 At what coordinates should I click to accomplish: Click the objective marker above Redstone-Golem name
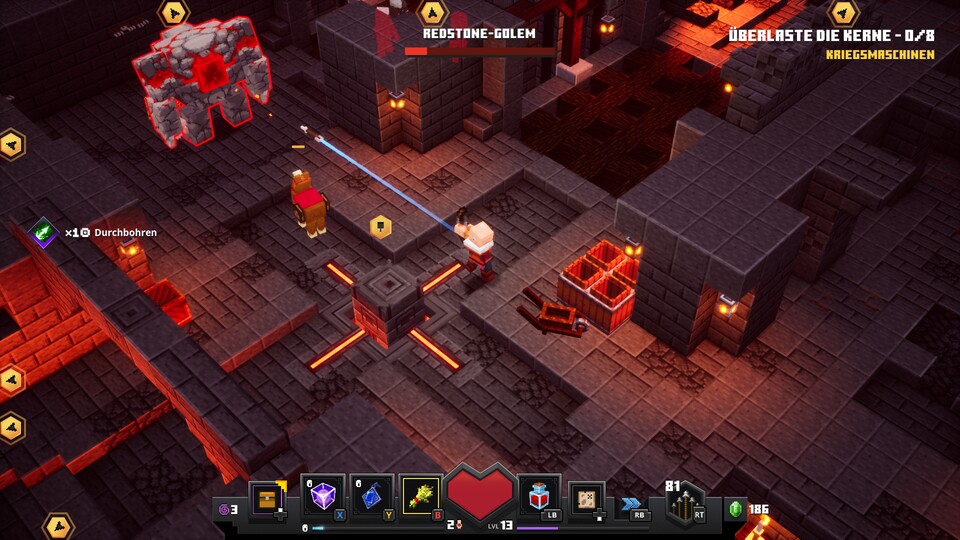(431, 12)
